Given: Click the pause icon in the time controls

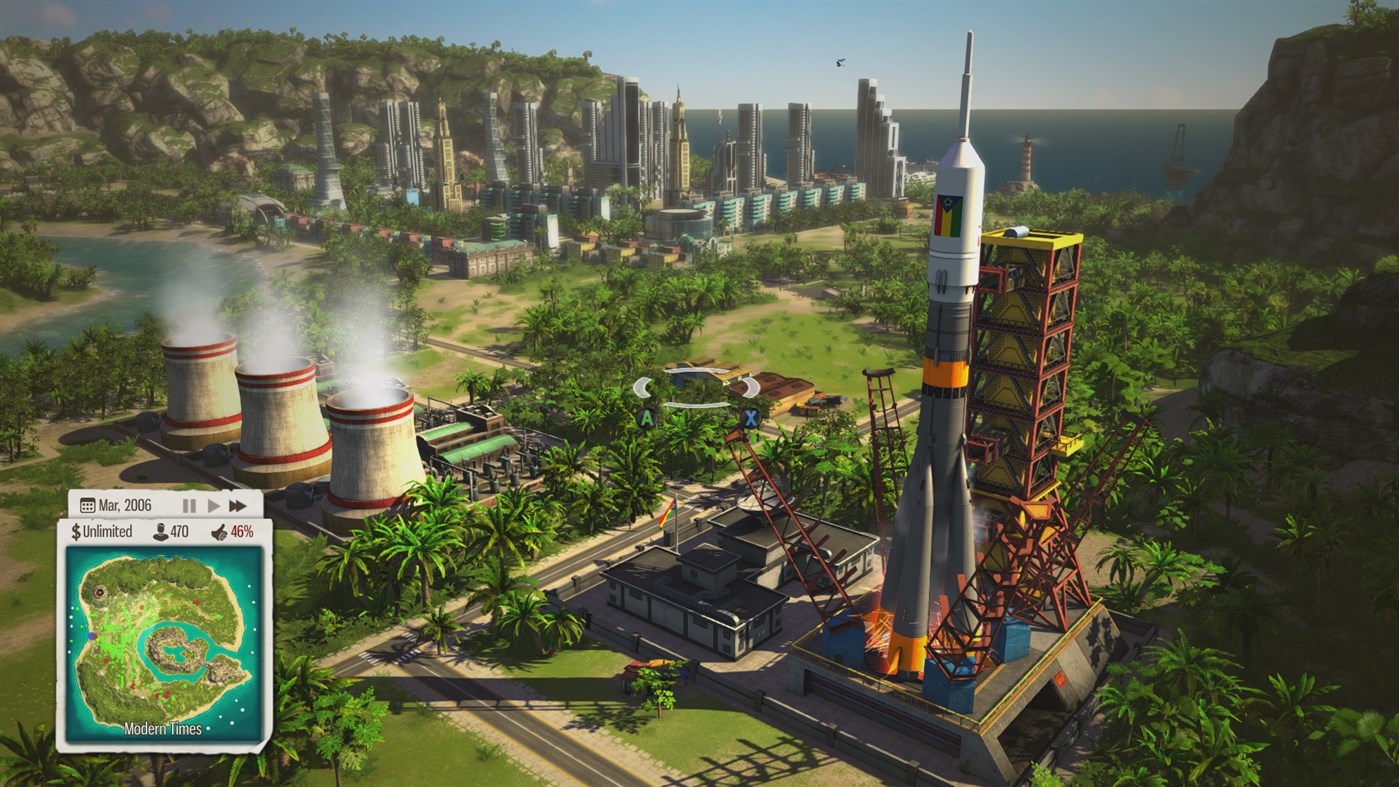Looking at the screenshot, I should tap(189, 505).
